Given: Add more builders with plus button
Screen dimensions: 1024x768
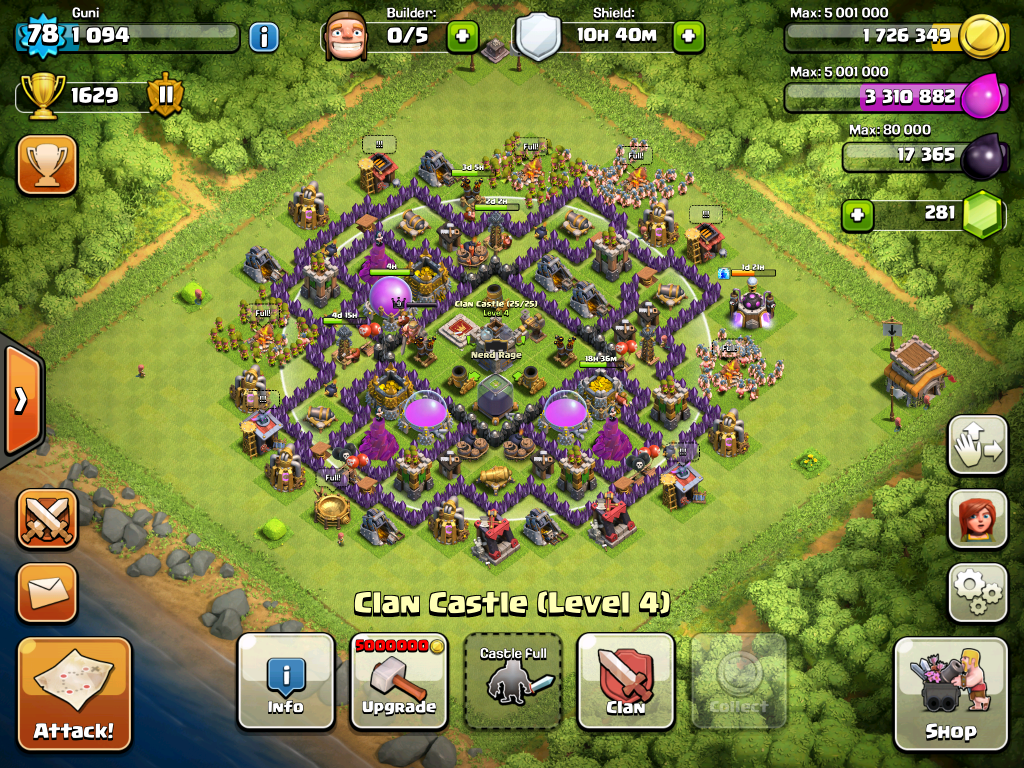Looking at the screenshot, I should pyautogui.click(x=462, y=38).
